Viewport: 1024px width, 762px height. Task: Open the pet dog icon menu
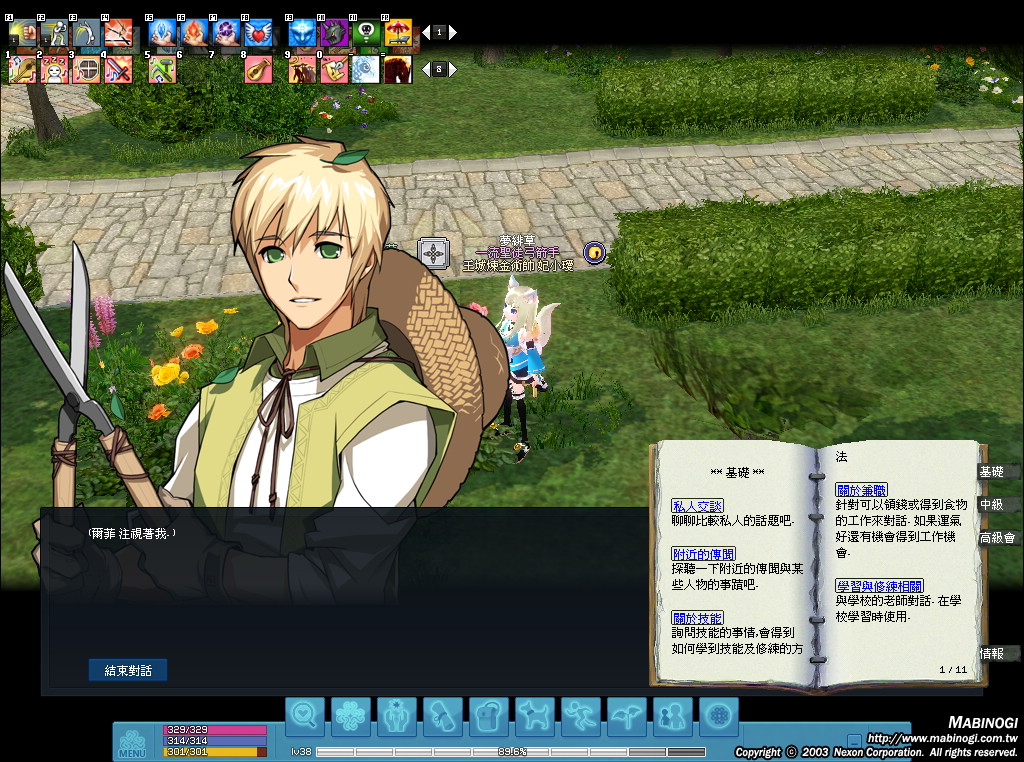pos(534,716)
